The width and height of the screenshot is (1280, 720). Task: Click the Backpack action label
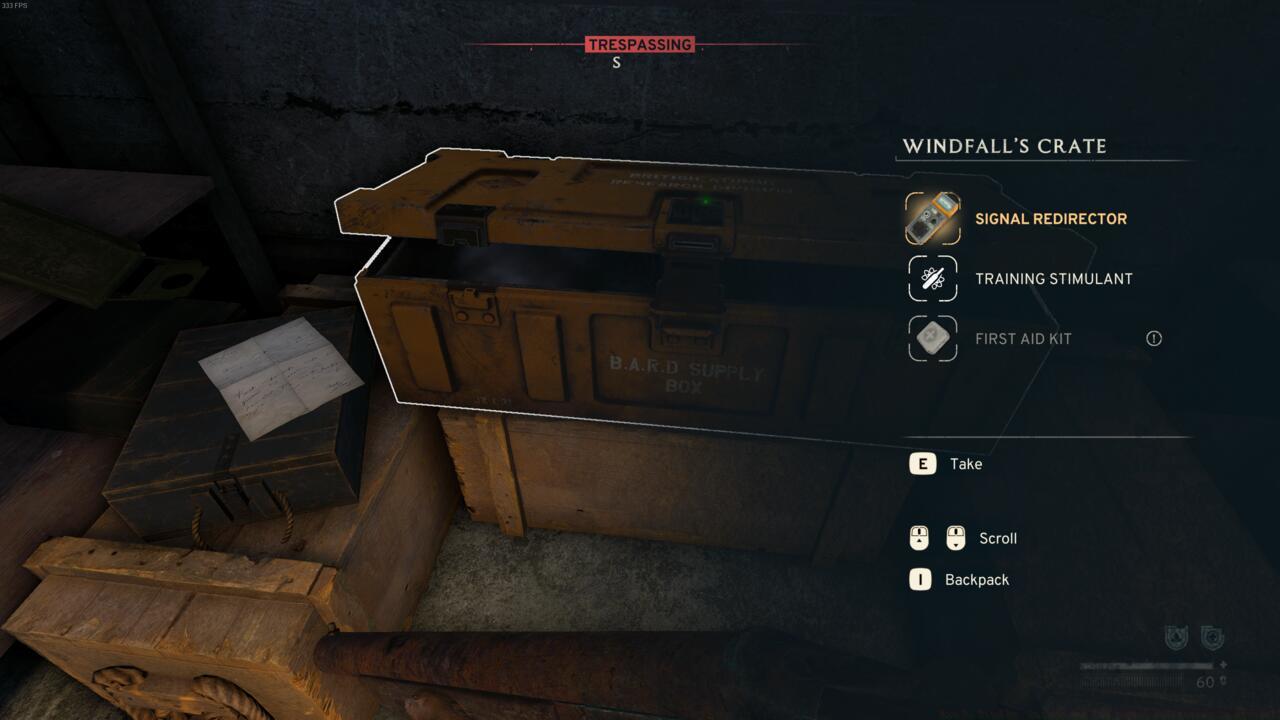point(976,579)
